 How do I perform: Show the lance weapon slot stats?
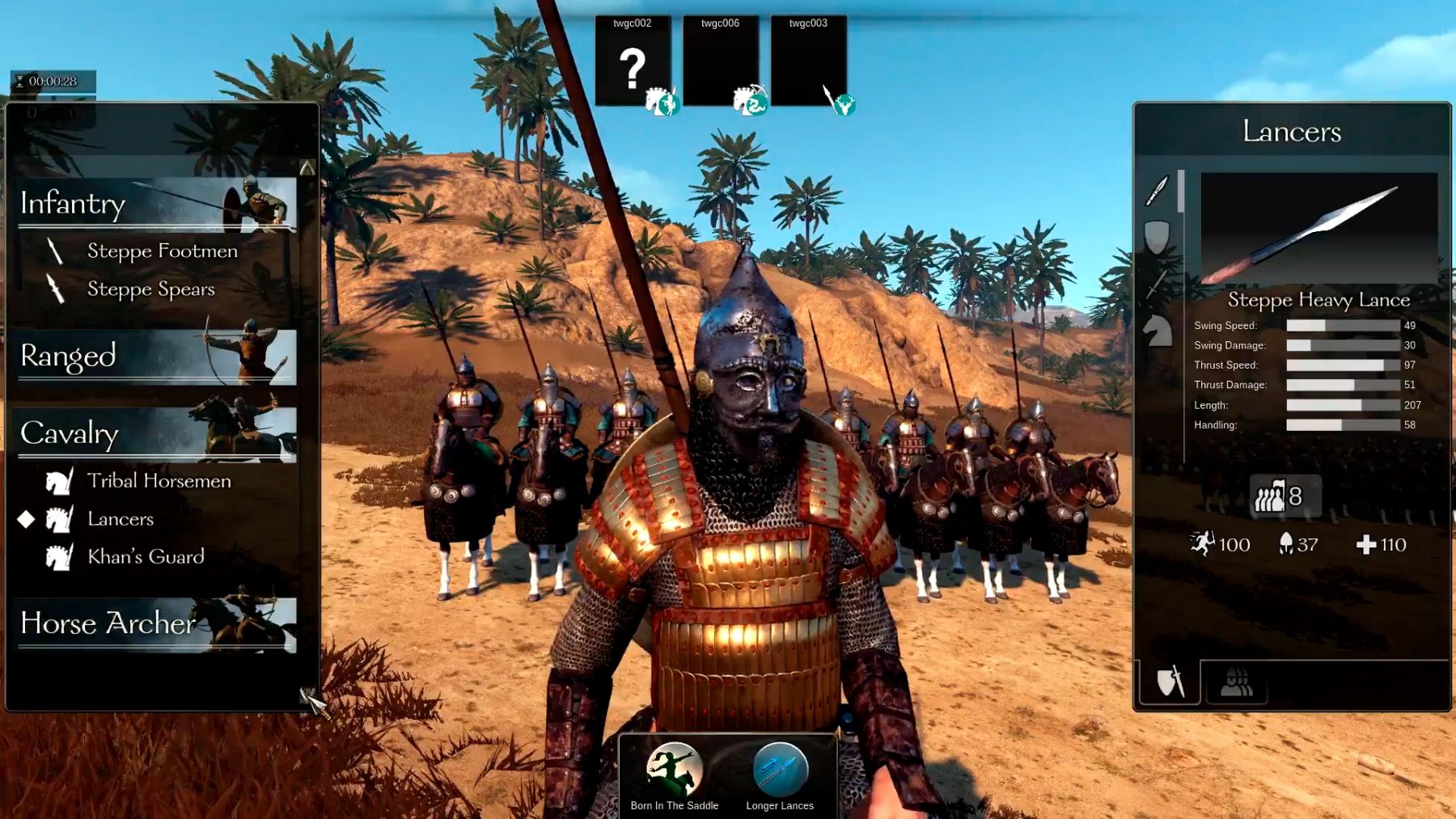click(1158, 191)
